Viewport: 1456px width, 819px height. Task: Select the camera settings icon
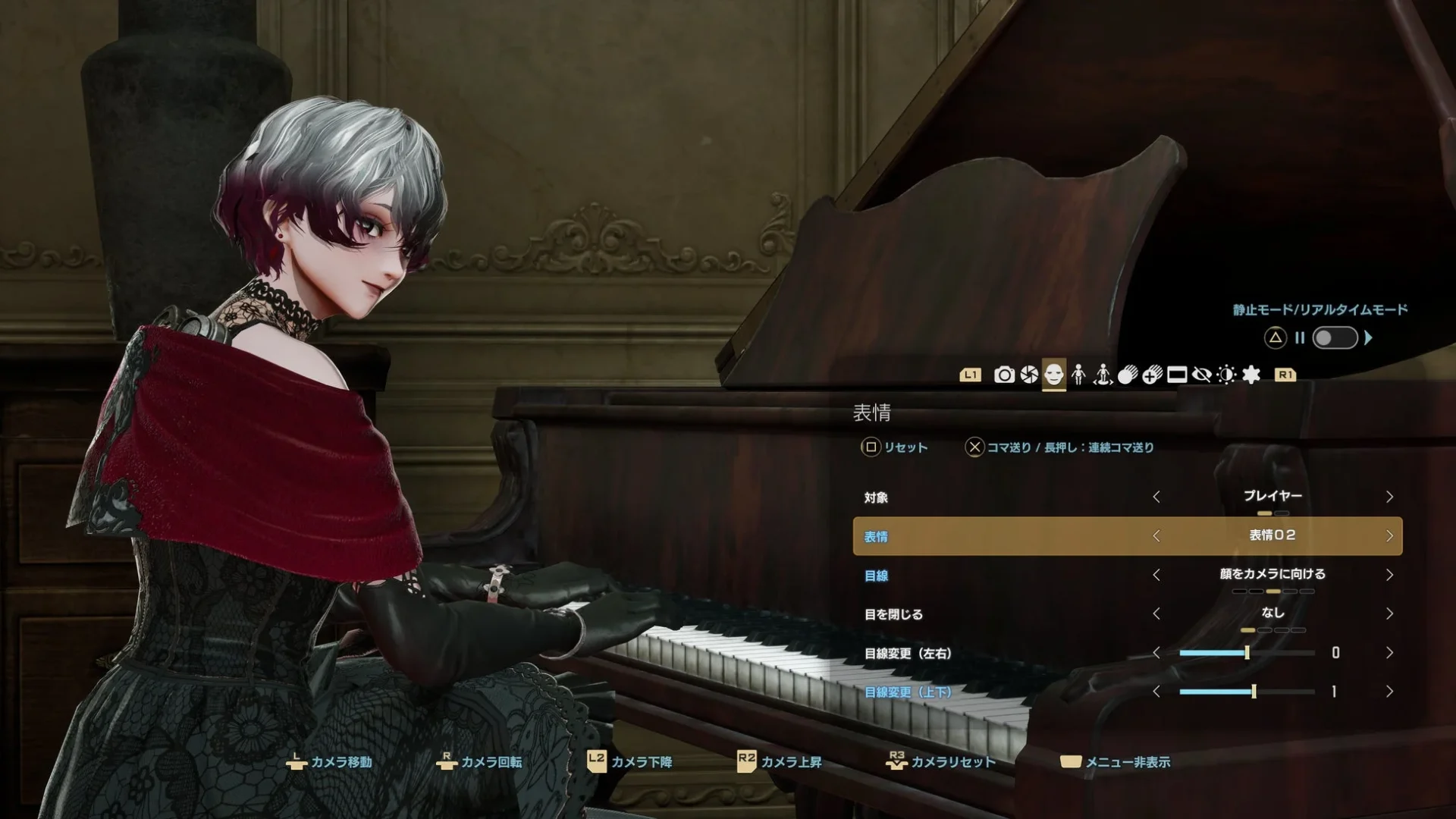click(1004, 375)
